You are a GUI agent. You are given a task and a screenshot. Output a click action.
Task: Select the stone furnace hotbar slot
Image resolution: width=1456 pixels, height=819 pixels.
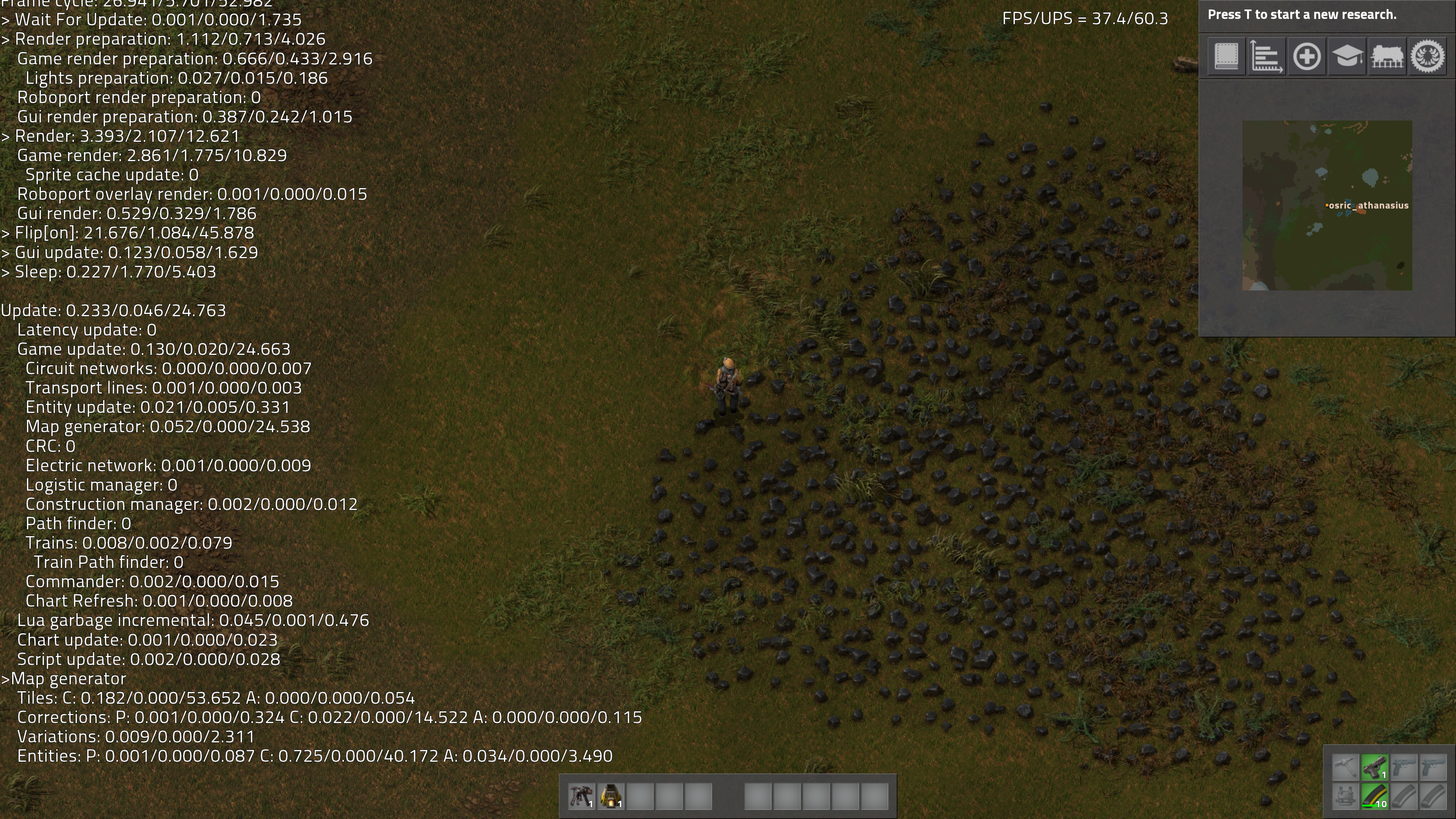pos(610,796)
